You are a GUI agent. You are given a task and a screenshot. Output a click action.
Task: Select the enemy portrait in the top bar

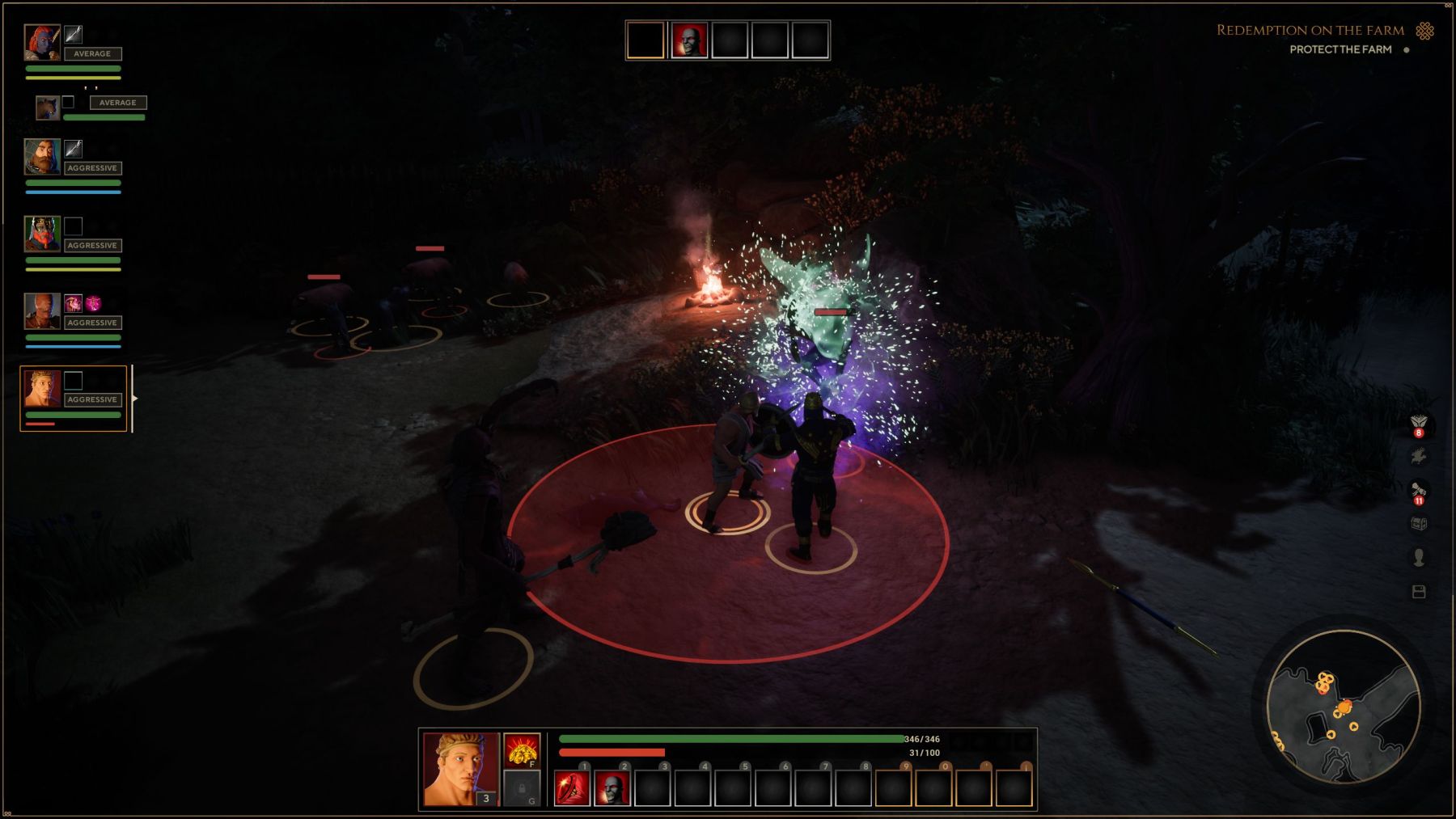point(688,40)
